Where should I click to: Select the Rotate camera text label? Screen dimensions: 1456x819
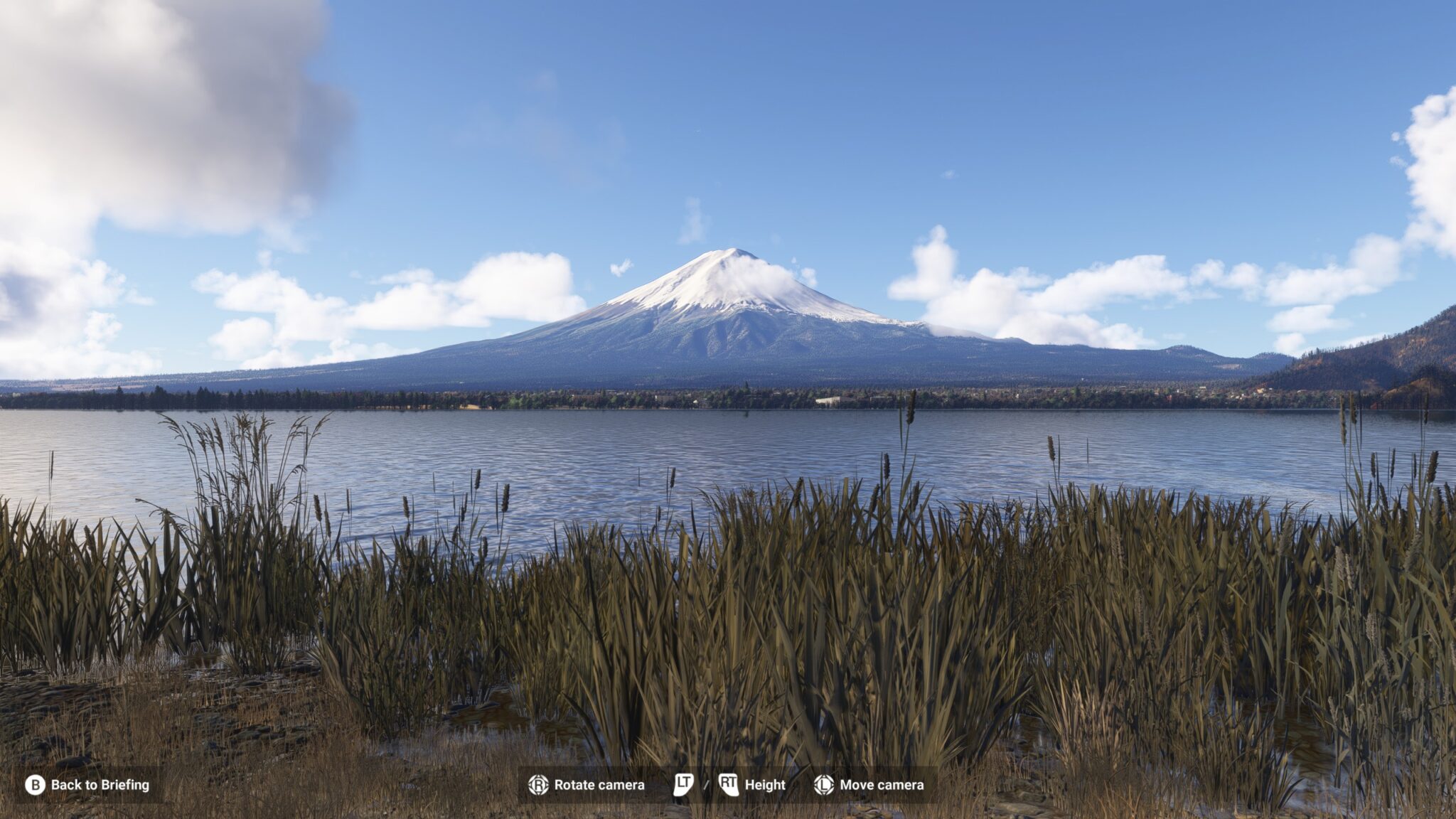(601, 786)
